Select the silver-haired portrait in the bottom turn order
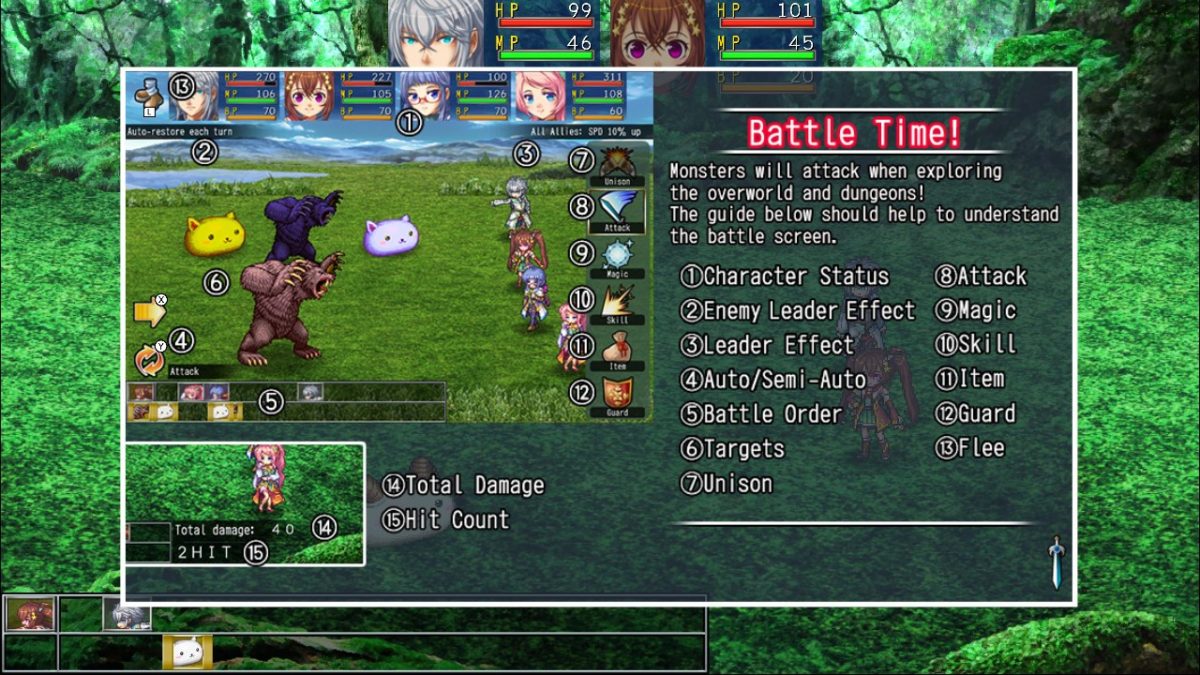The width and height of the screenshot is (1200, 675). tap(127, 613)
